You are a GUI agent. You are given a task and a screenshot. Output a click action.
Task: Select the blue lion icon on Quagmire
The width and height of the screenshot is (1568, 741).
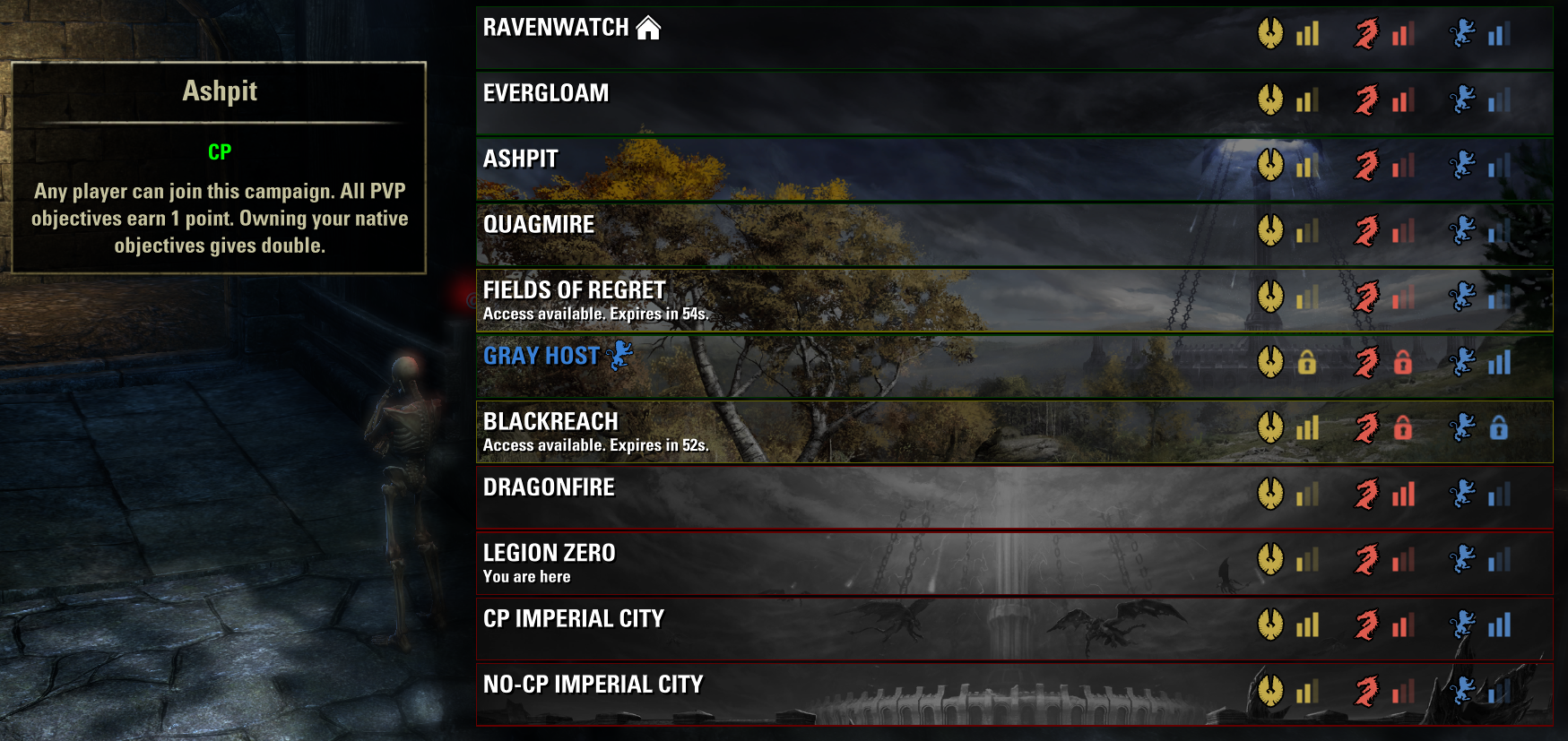[x=1467, y=233]
